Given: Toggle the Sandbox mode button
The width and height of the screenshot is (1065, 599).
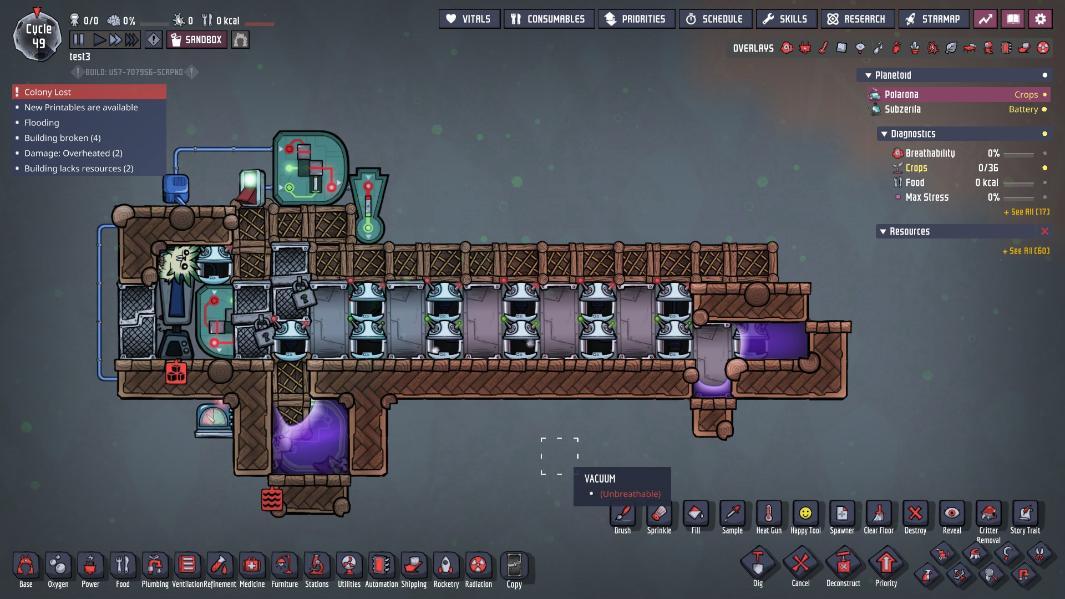Looking at the screenshot, I should click(196, 40).
